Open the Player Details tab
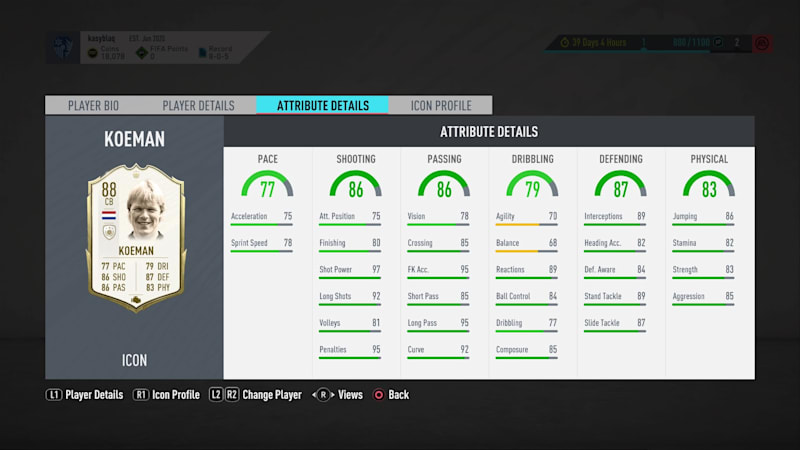The height and width of the screenshot is (450, 800). [x=198, y=105]
